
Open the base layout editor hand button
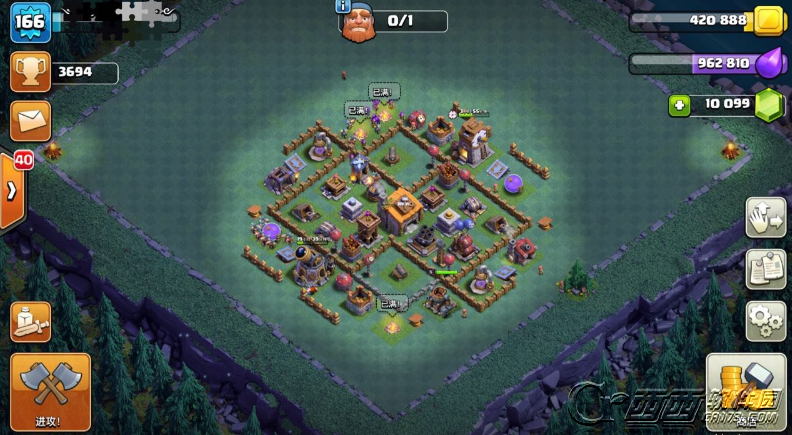click(x=765, y=218)
